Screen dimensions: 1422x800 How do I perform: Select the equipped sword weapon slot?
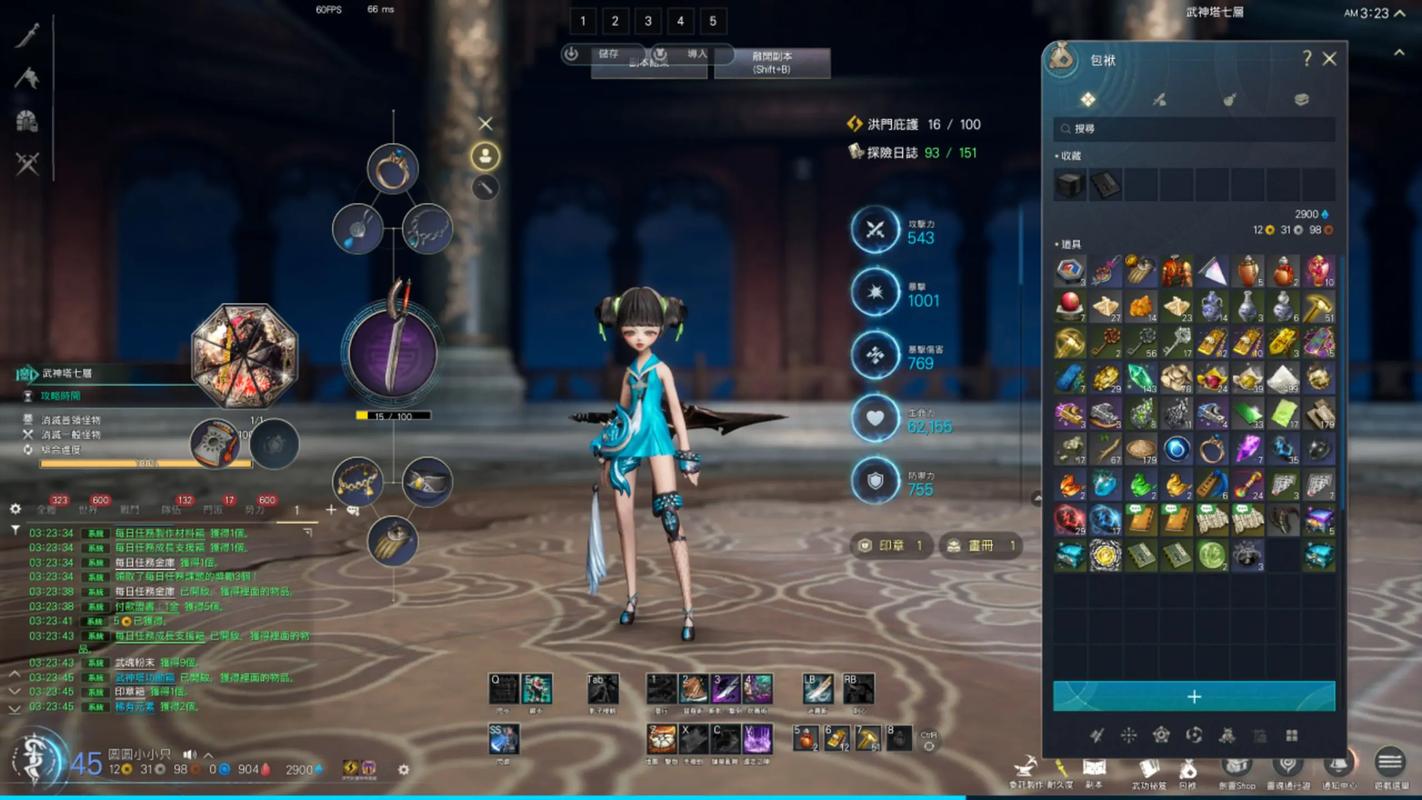[393, 352]
